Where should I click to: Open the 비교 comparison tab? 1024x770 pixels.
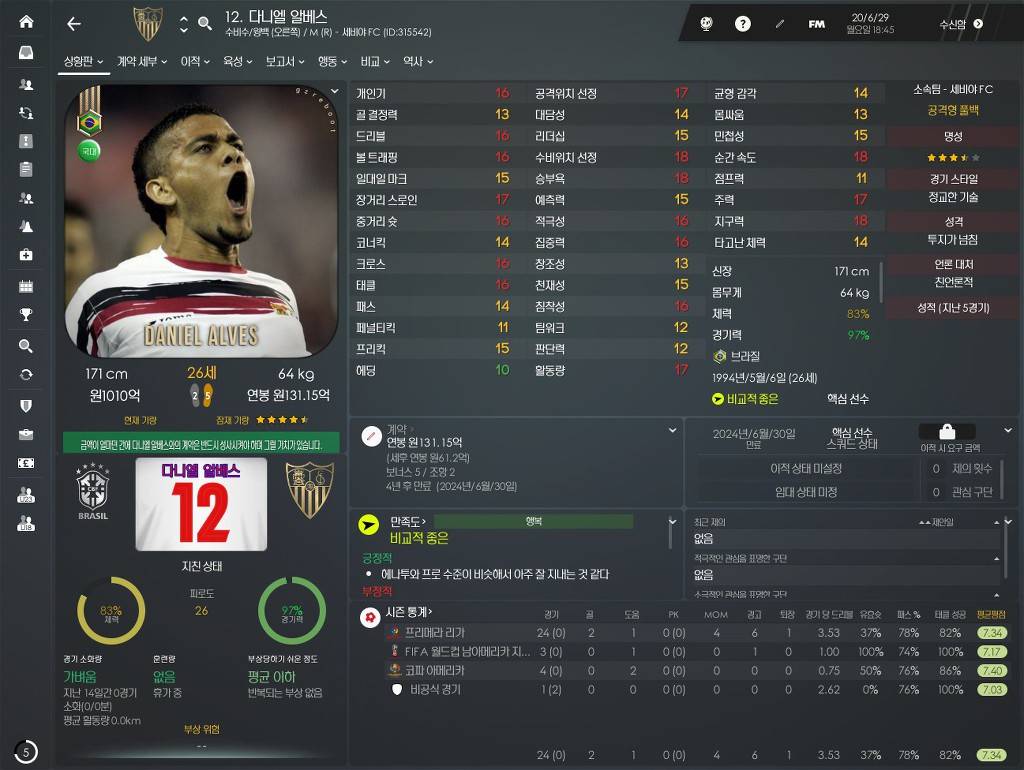(x=375, y=62)
